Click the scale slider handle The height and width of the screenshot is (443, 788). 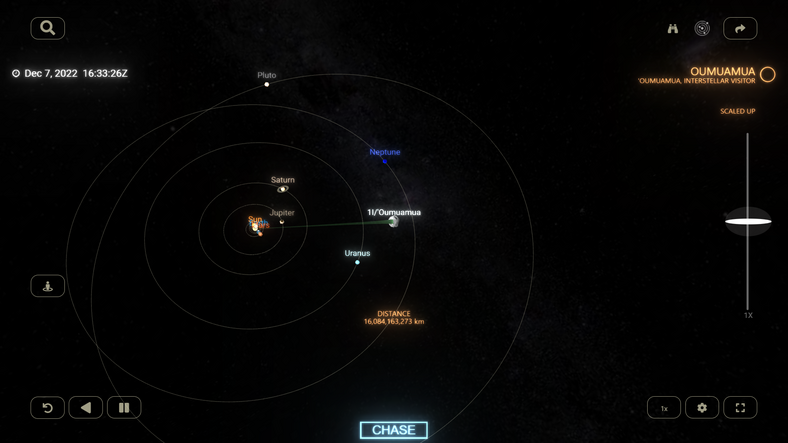(x=748, y=221)
